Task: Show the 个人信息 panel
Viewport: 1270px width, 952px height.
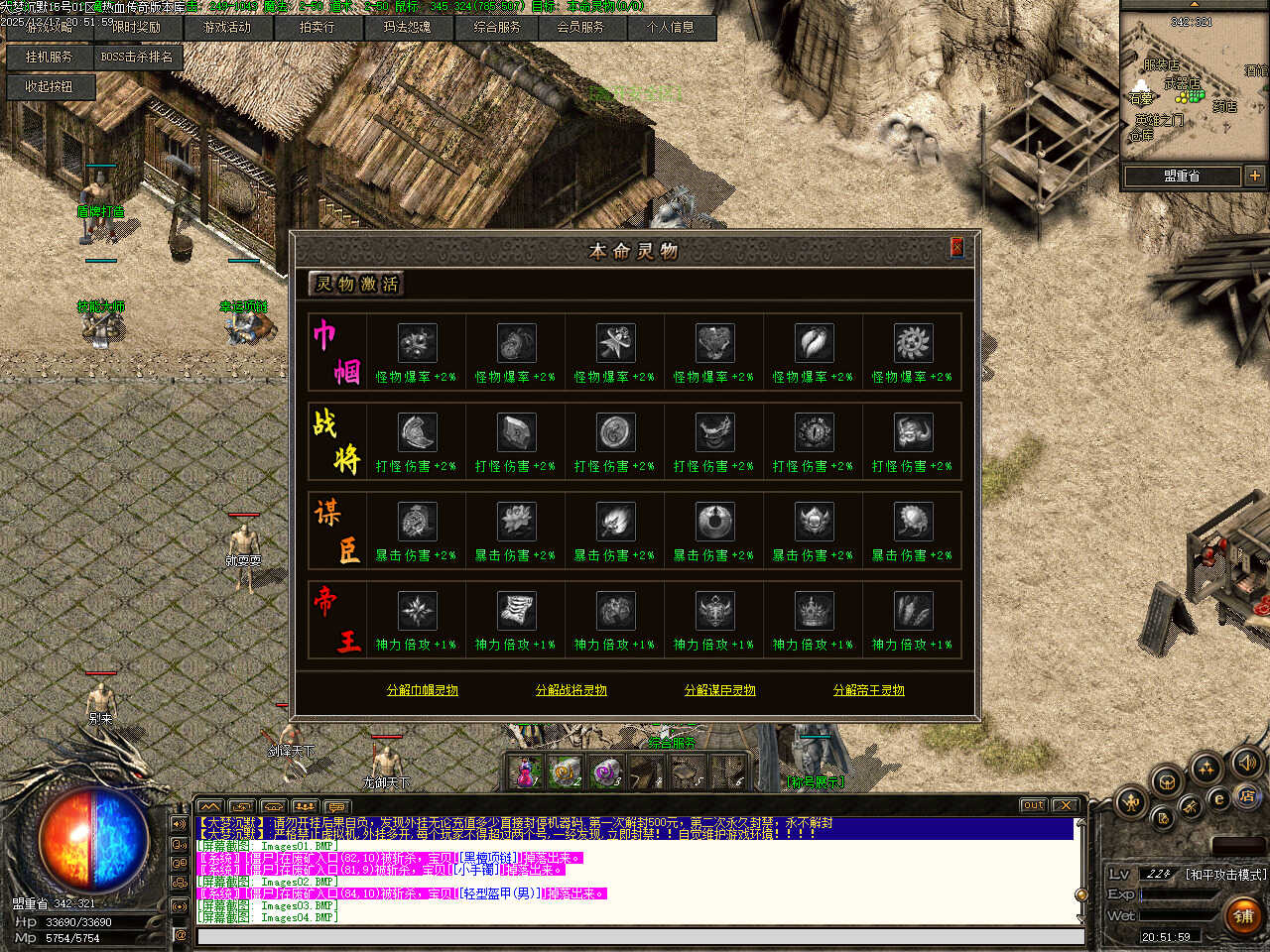Action: coord(671,28)
